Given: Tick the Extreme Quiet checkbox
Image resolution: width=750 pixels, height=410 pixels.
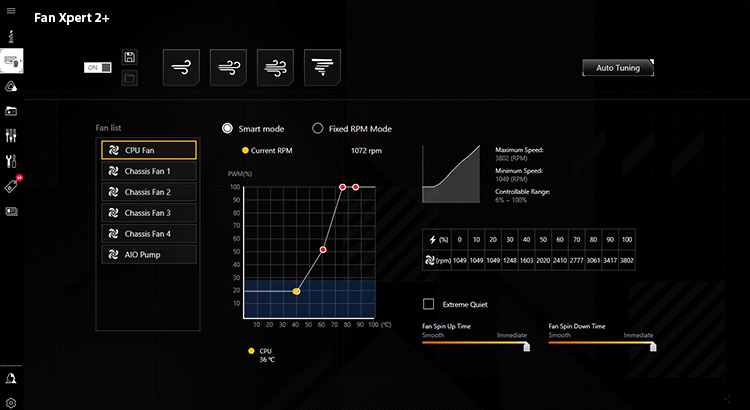Looking at the screenshot, I should click(x=429, y=304).
